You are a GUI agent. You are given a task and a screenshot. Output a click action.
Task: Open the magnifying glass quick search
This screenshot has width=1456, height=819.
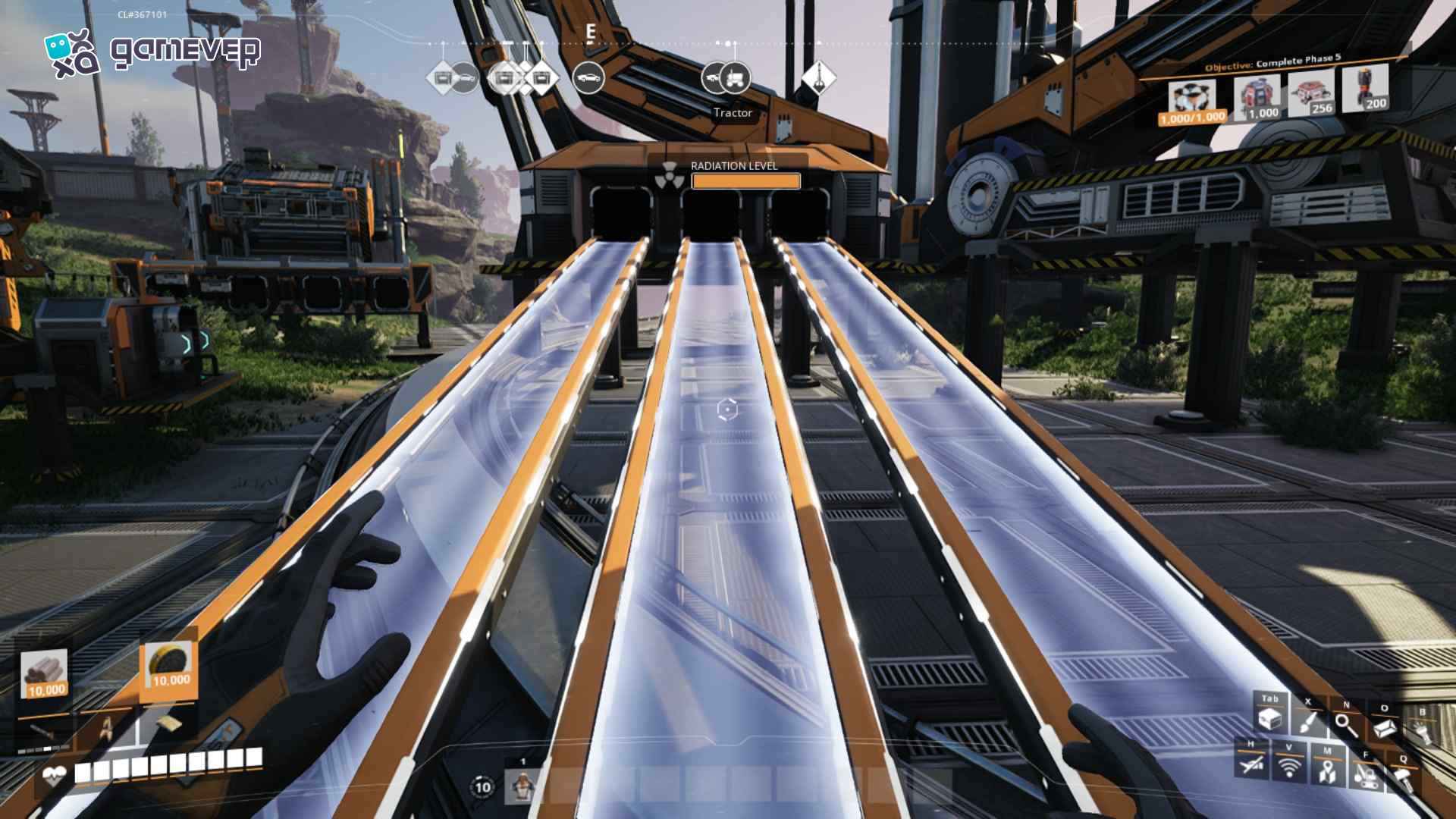[1346, 726]
